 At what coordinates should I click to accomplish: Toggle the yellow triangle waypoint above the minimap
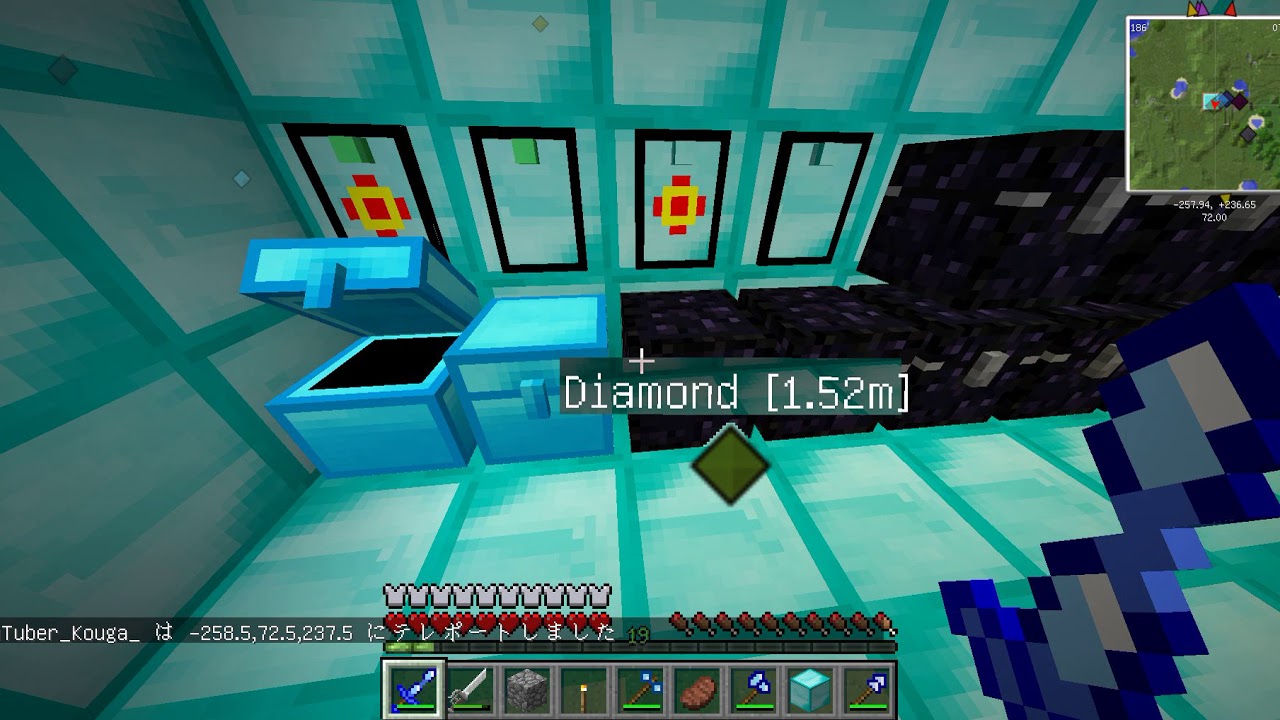tap(1192, 9)
